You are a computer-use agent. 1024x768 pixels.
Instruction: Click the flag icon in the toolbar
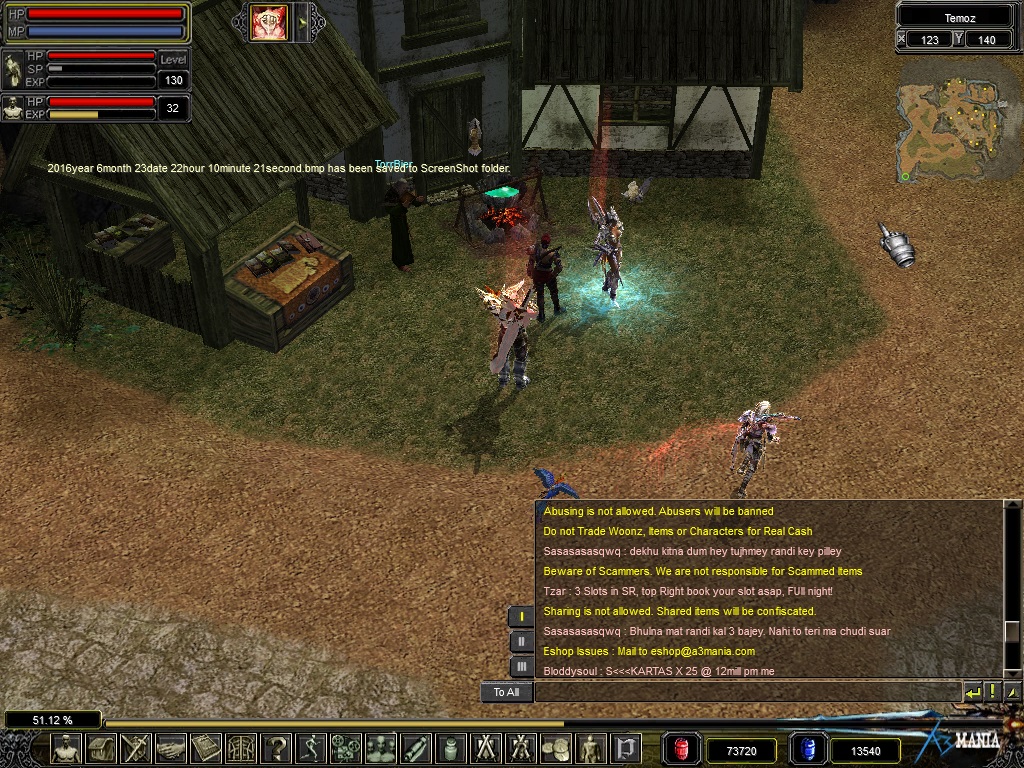(x=627, y=748)
